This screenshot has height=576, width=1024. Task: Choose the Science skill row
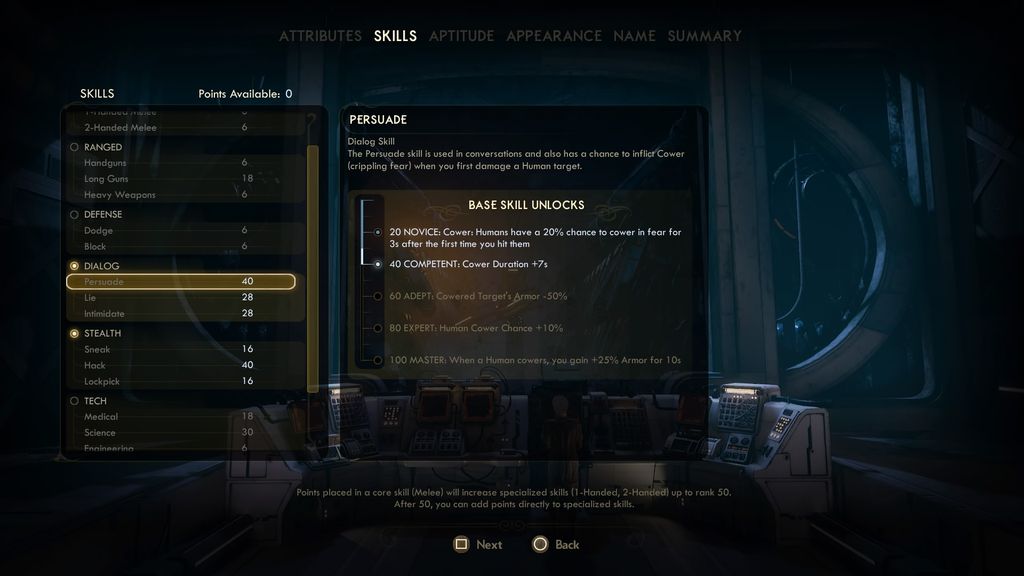click(x=181, y=433)
